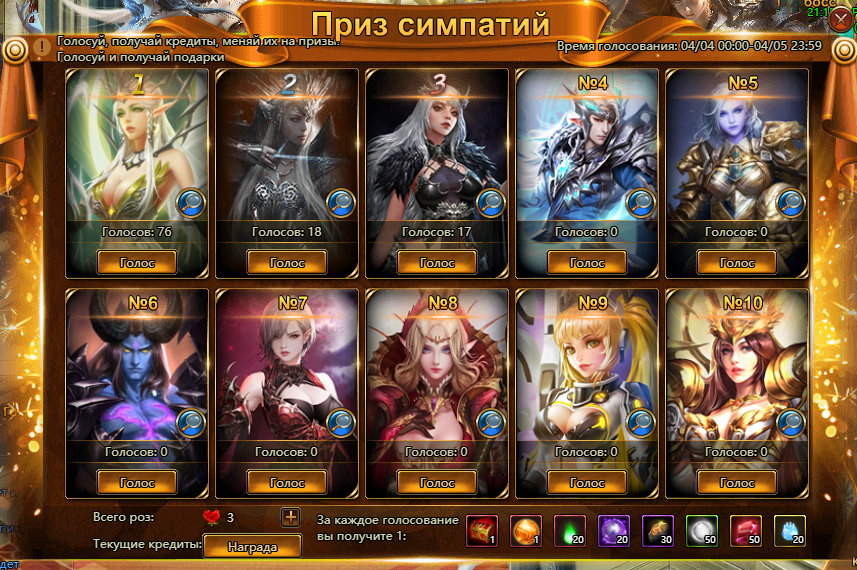Image resolution: width=857 pixels, height=570 pixels.
Task: Open the Награда rewards button
Action: point(252,546)
